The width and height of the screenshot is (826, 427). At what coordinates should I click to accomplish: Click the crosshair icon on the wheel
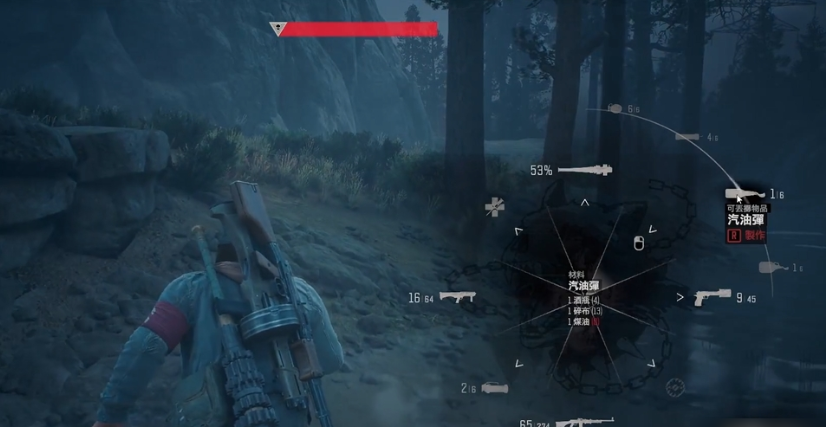[x=675, y=385]
